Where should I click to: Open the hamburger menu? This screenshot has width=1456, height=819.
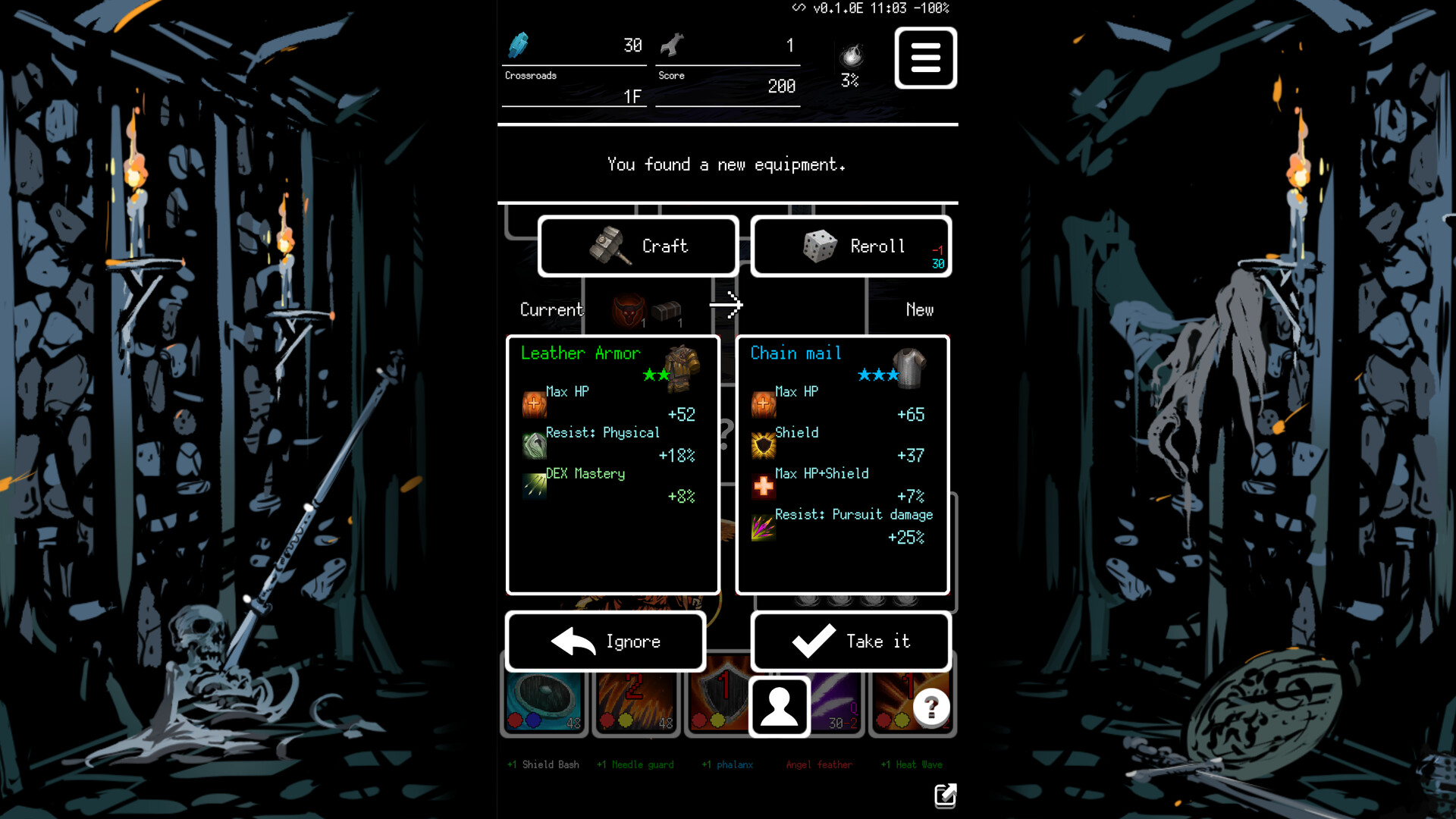(925, 58)
